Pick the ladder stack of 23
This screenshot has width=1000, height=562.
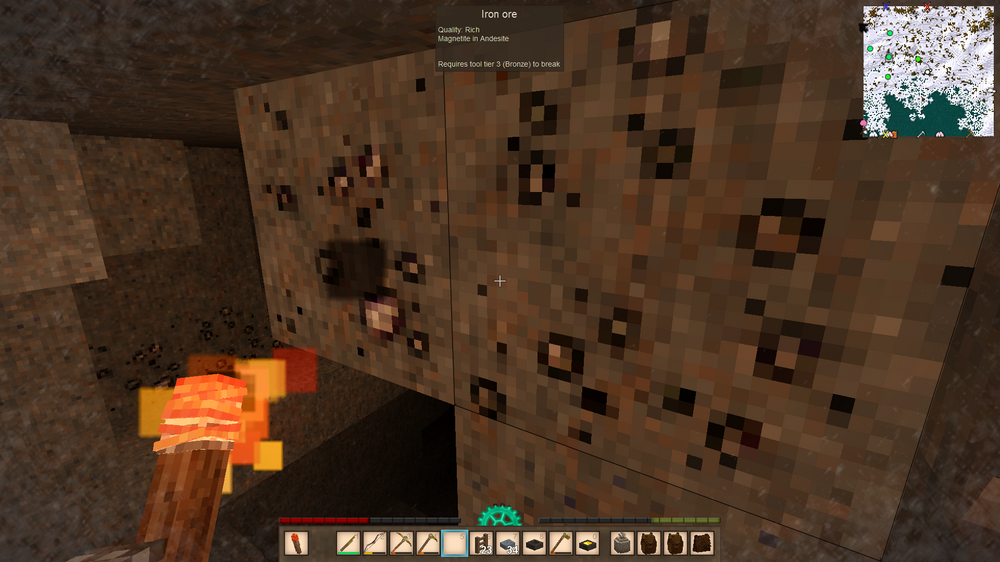(x=481, y=543)
